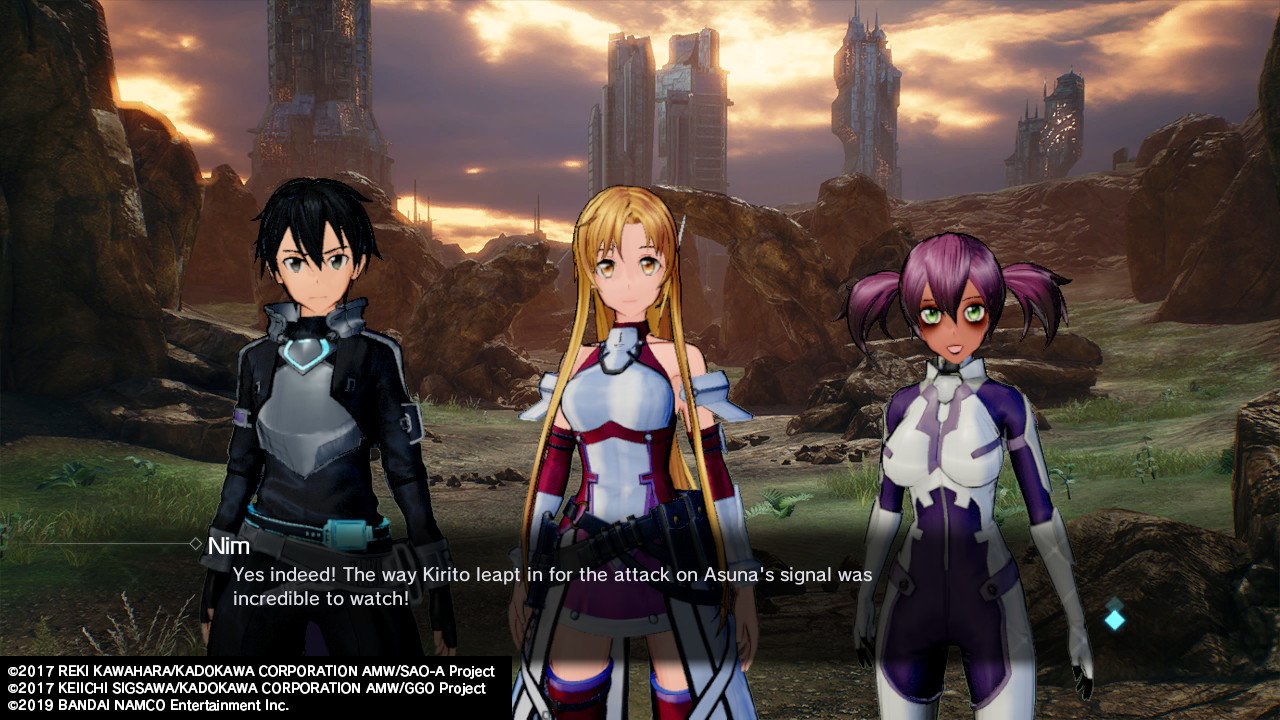Select Nim's character model
Screen dimensions: 1280x720
(950, 430)
